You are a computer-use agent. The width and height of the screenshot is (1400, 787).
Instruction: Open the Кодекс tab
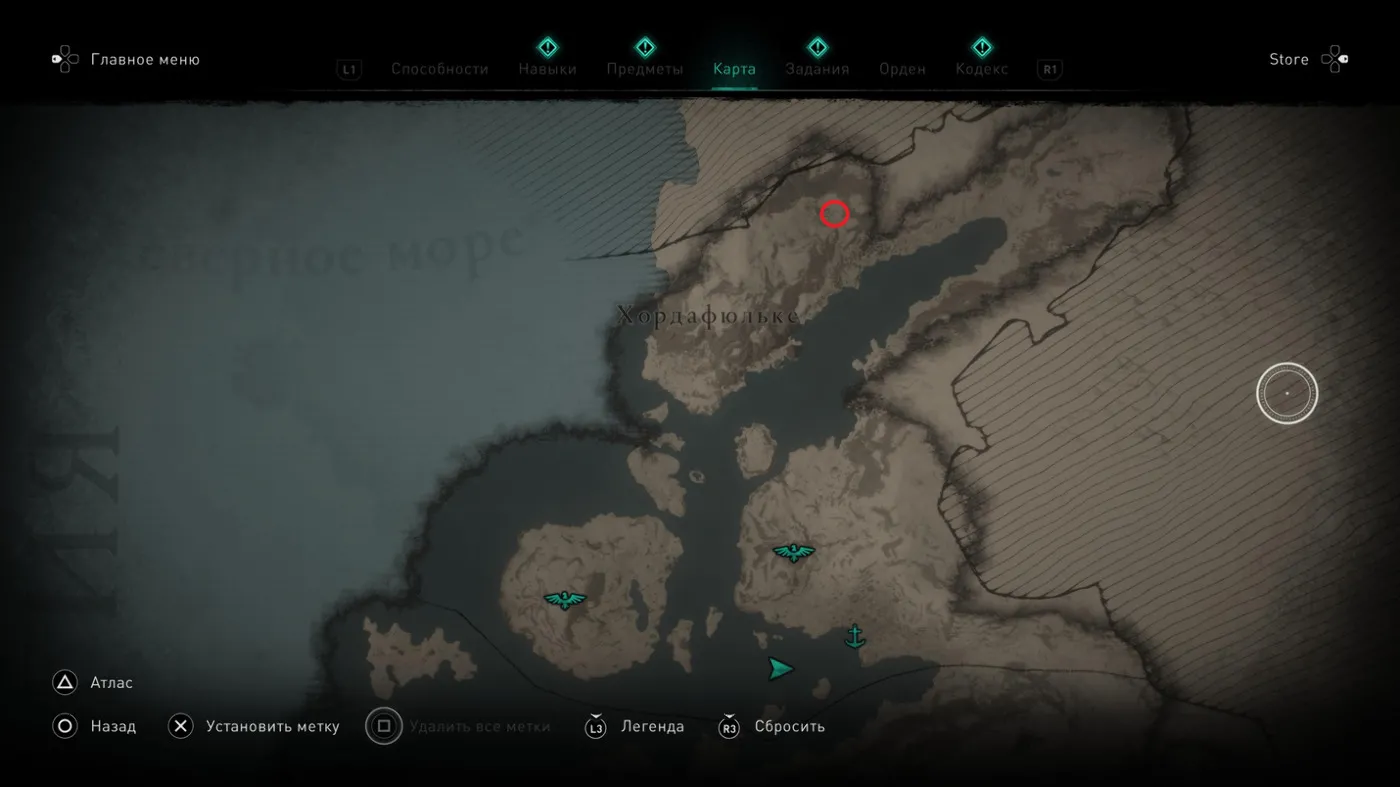981,69
